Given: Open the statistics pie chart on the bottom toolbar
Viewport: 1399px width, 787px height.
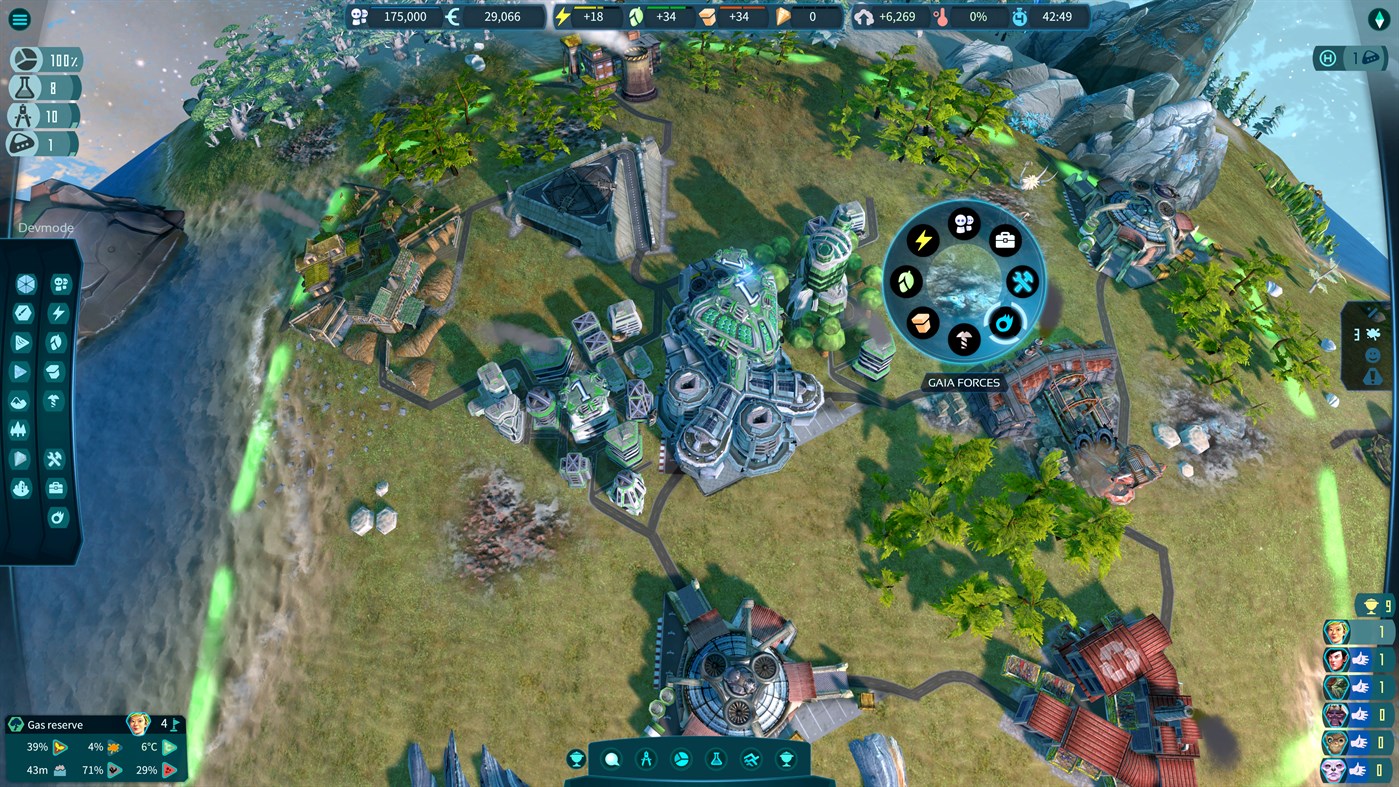Looking at the screenshot, I should tap(681, 758).
